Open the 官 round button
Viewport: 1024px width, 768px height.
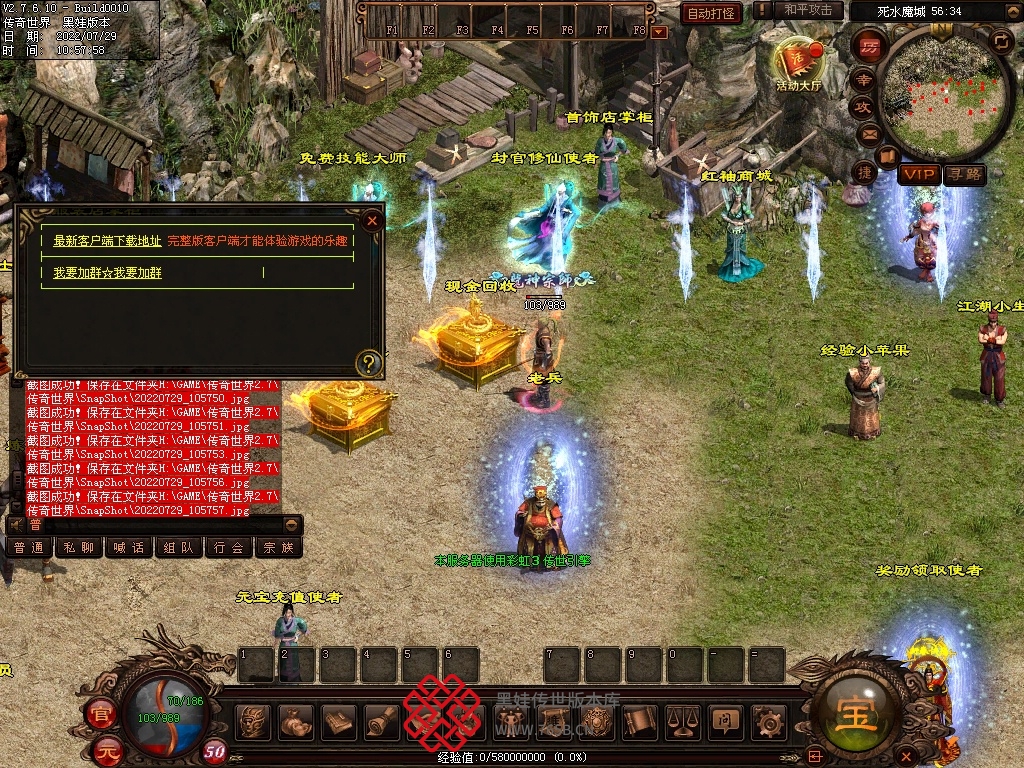tap(102, 715)
